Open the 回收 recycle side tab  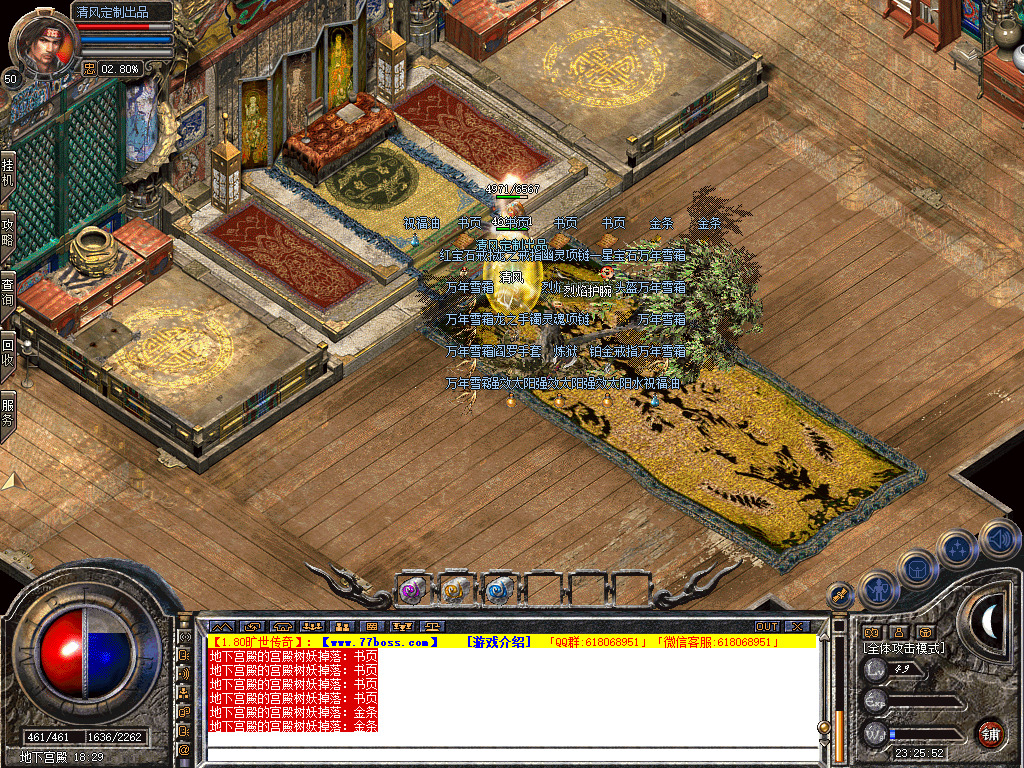8,350
